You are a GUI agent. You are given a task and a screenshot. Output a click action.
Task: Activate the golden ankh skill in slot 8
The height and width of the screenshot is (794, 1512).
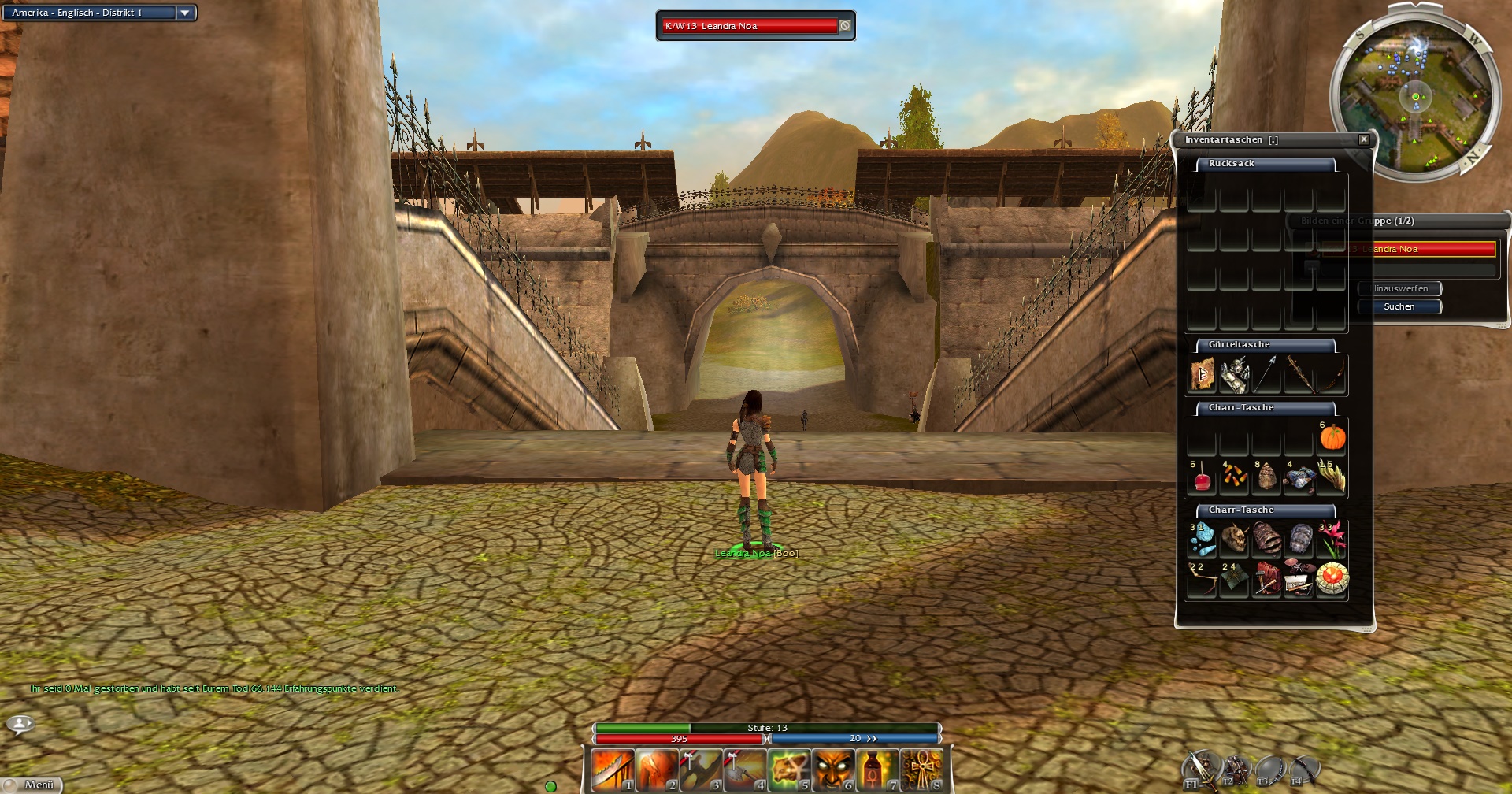click(x=921, y=770)
